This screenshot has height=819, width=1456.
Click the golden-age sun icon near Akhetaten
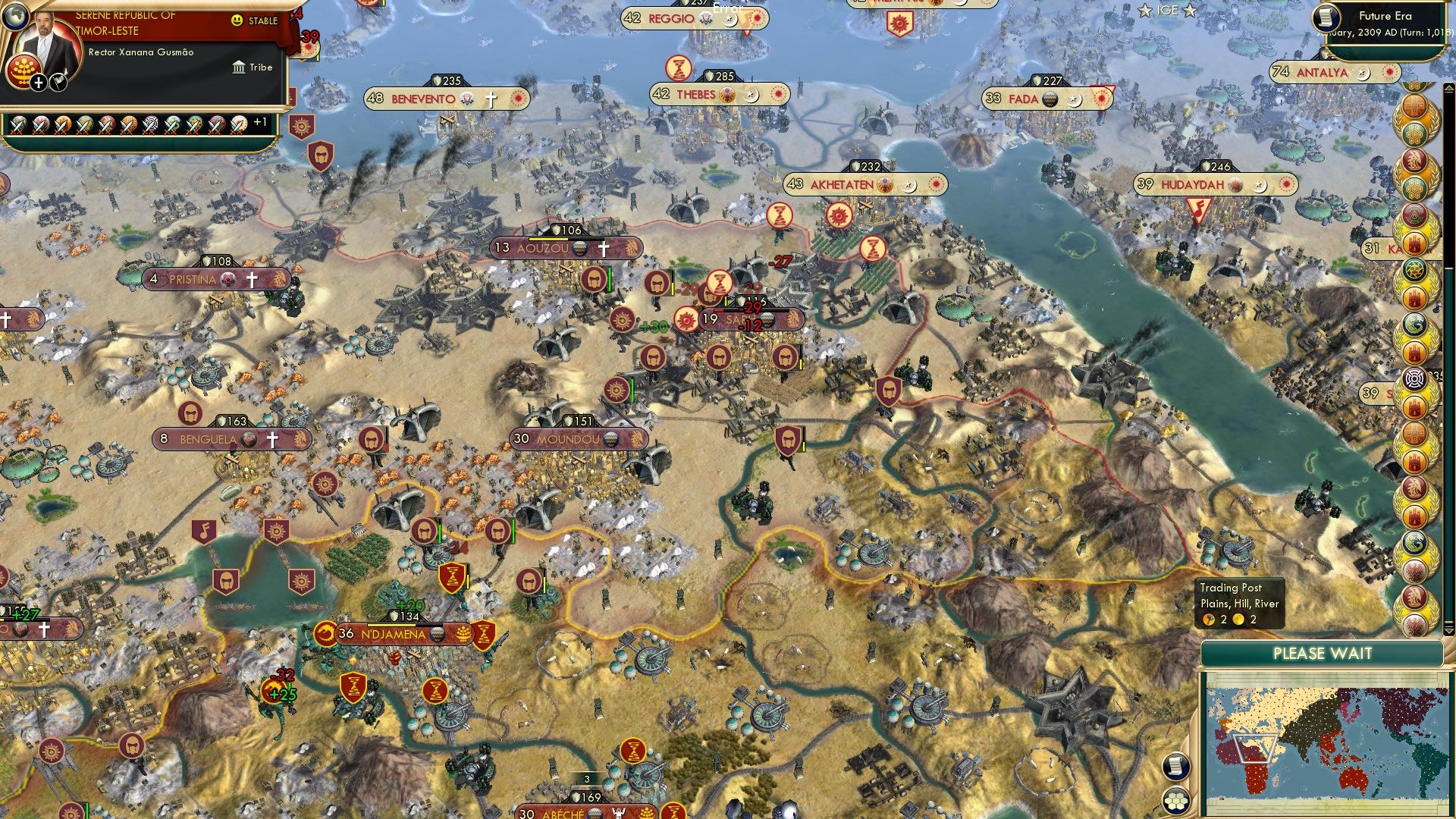pos(839,216)
